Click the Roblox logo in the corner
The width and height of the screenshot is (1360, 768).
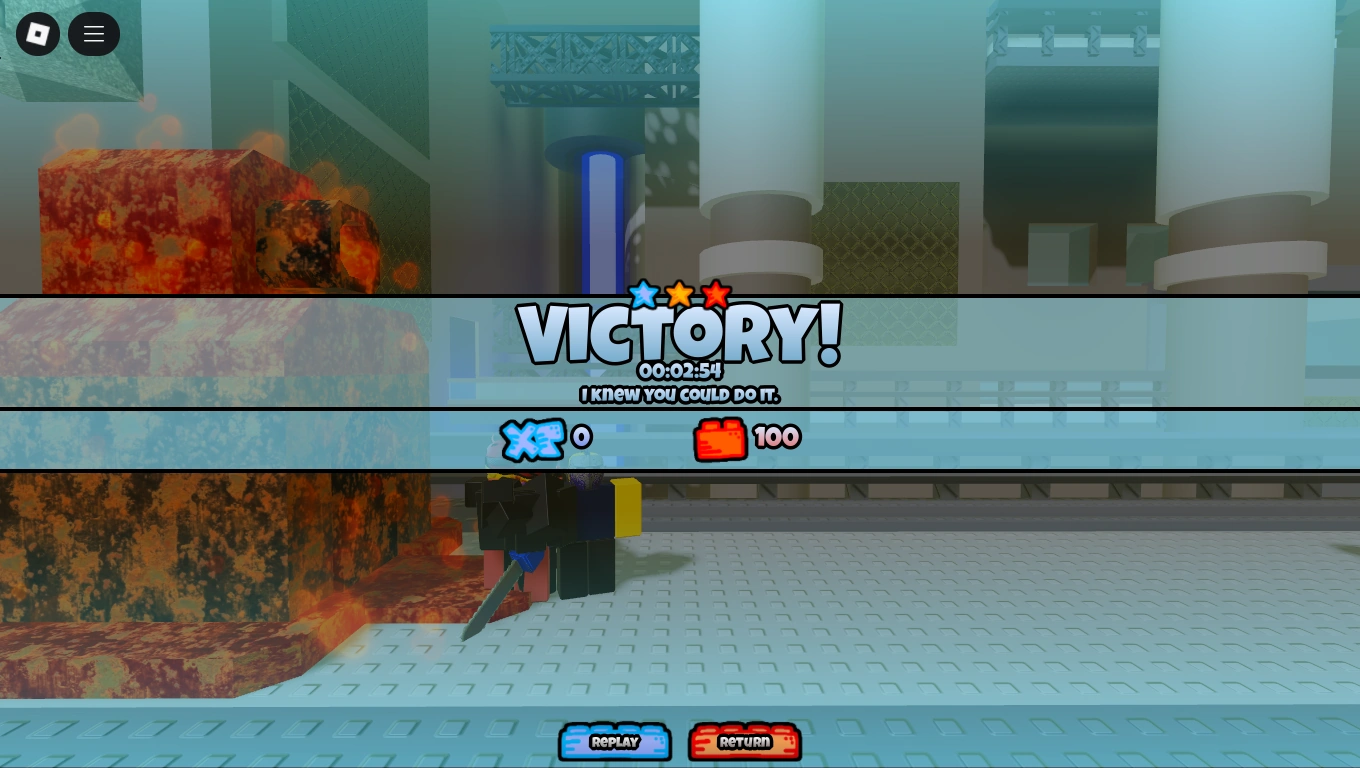[37, 33]
